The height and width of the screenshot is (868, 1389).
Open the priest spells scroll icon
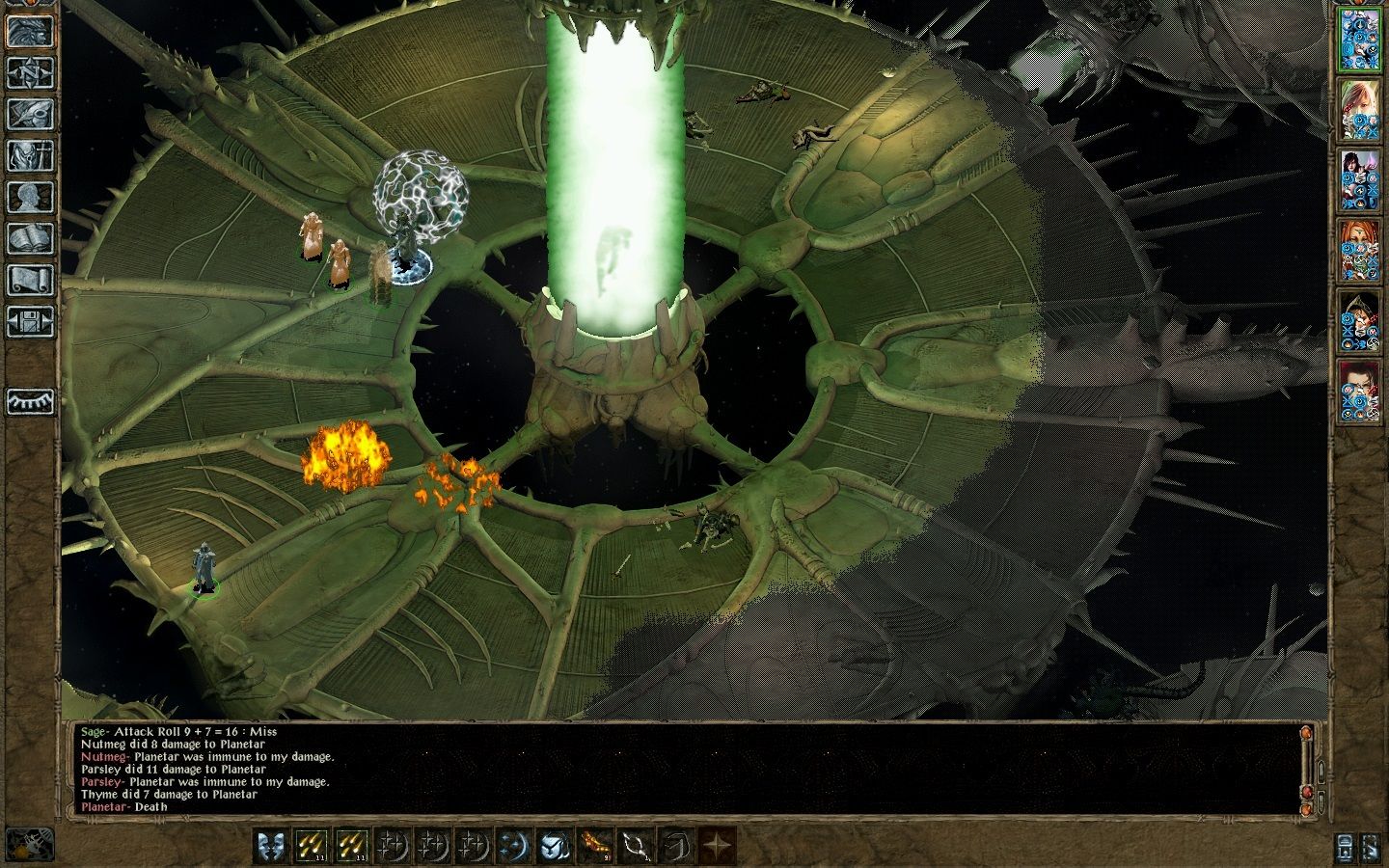click(29, 280)
